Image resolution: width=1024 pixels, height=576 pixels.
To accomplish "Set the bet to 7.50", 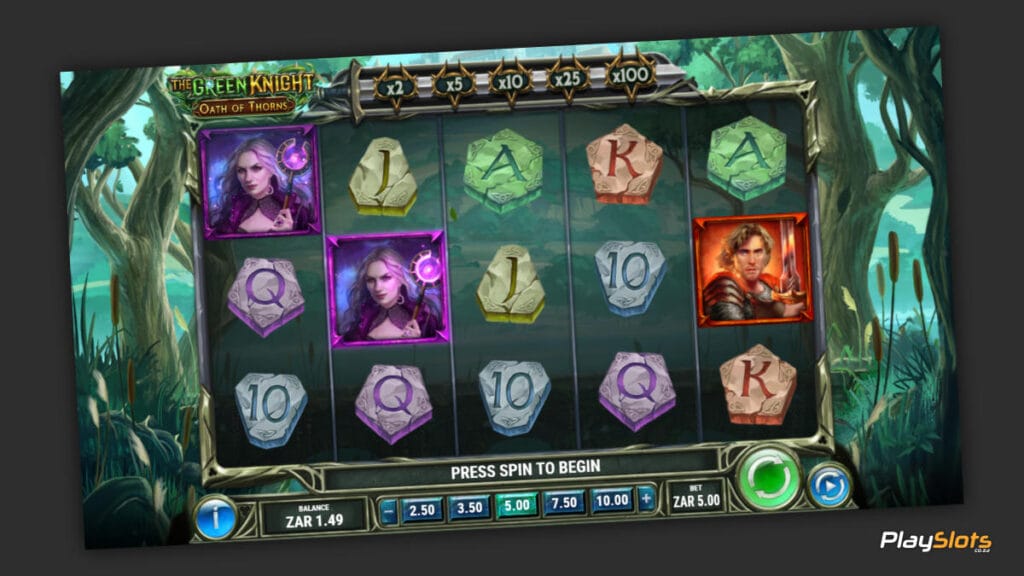I will click(x=563, y=502).
